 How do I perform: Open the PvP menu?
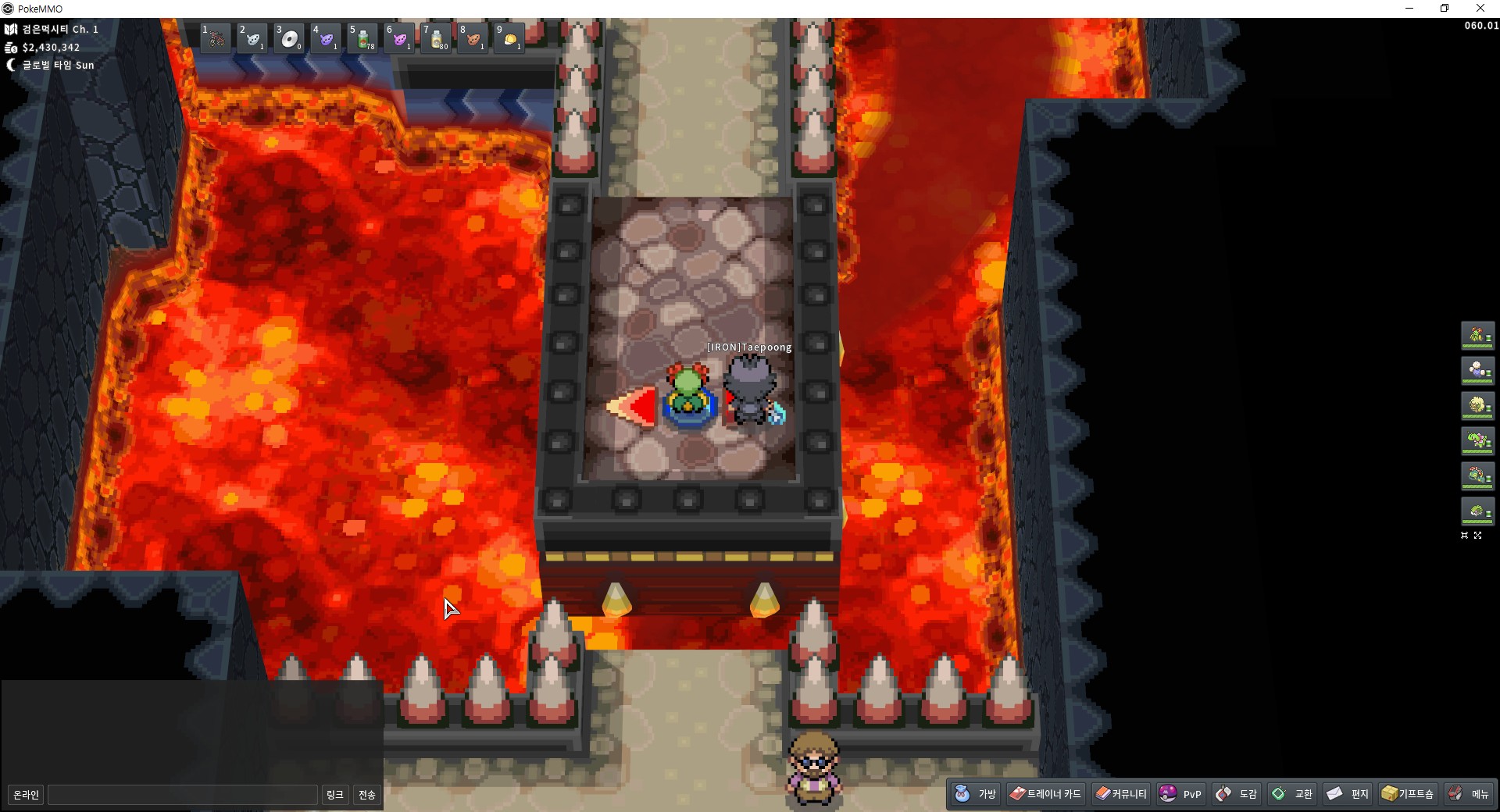point(1180,794)
